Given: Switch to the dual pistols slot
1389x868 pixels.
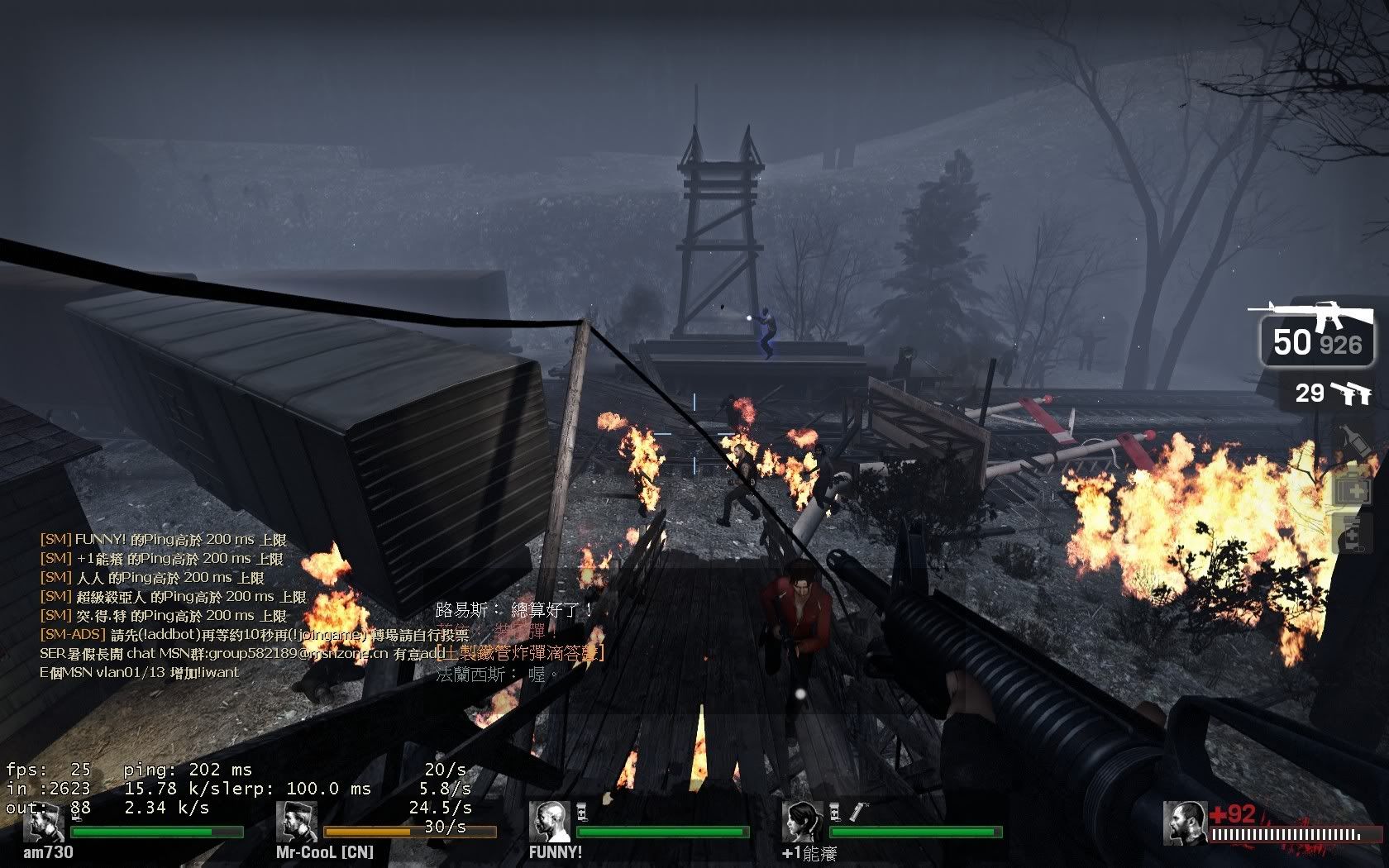Looking at the screenshot, I should pos(1333,393).
